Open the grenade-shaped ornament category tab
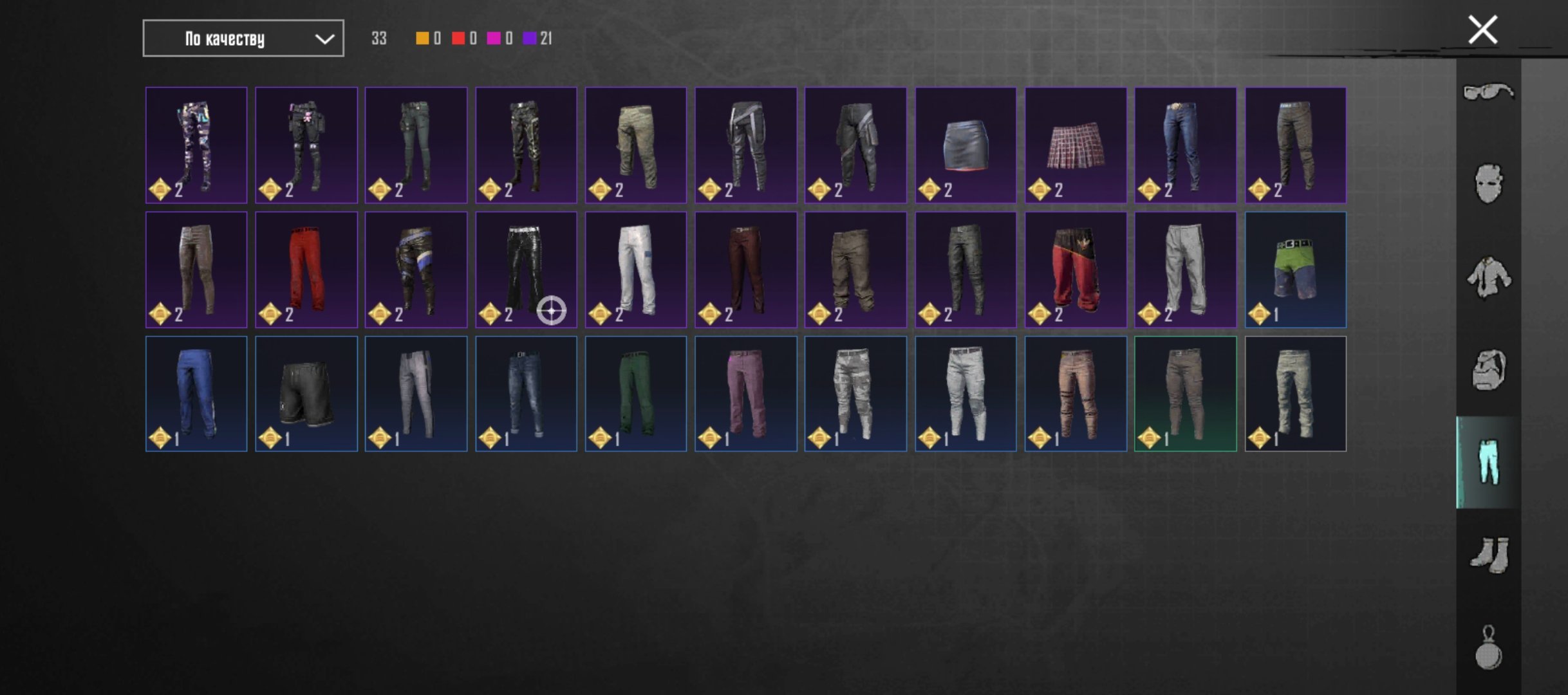This screenshot has height=695, width=1568. pyautogui.click(x=1488, y=648)
